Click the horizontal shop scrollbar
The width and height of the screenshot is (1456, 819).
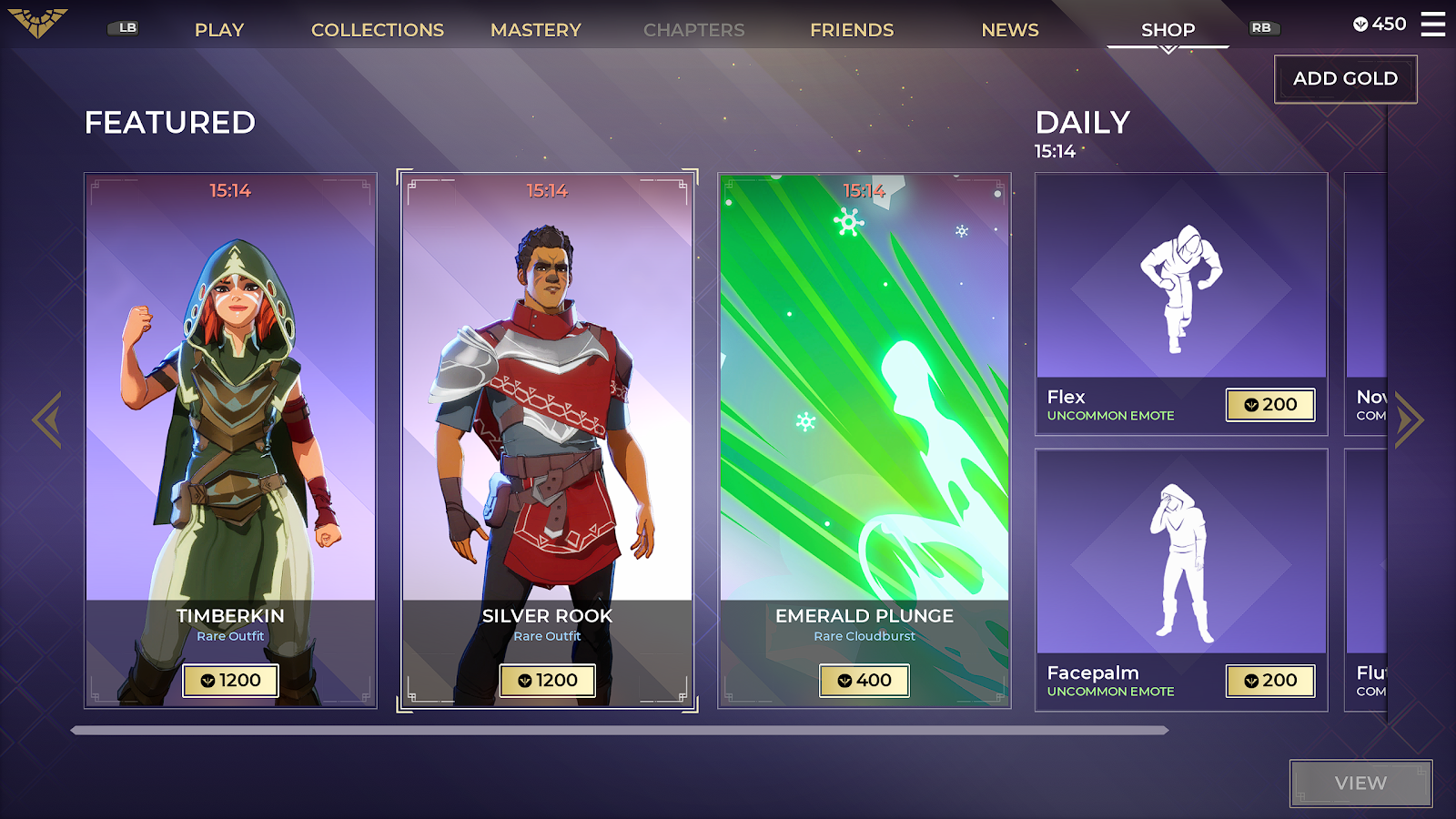(619, 730)
